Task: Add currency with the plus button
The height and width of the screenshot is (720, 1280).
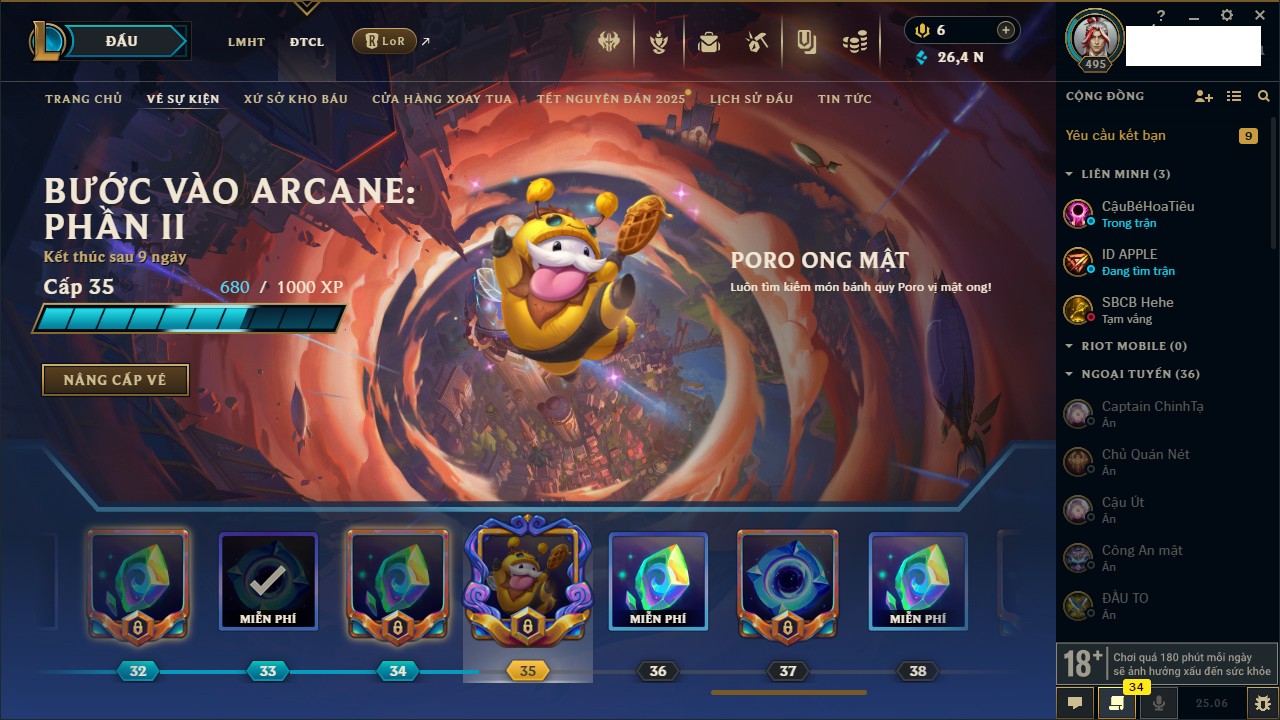Action: 1005,30
